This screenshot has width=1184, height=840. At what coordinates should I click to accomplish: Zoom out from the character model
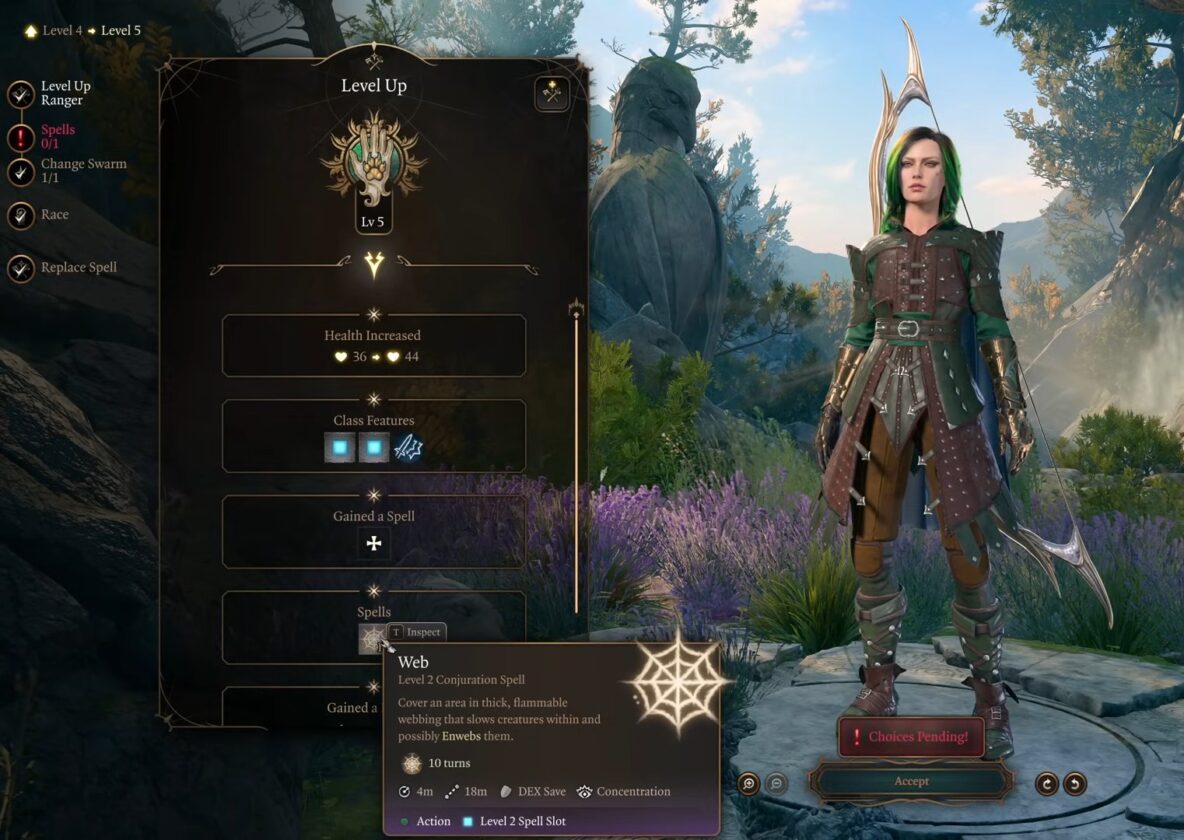click(776, 783)
